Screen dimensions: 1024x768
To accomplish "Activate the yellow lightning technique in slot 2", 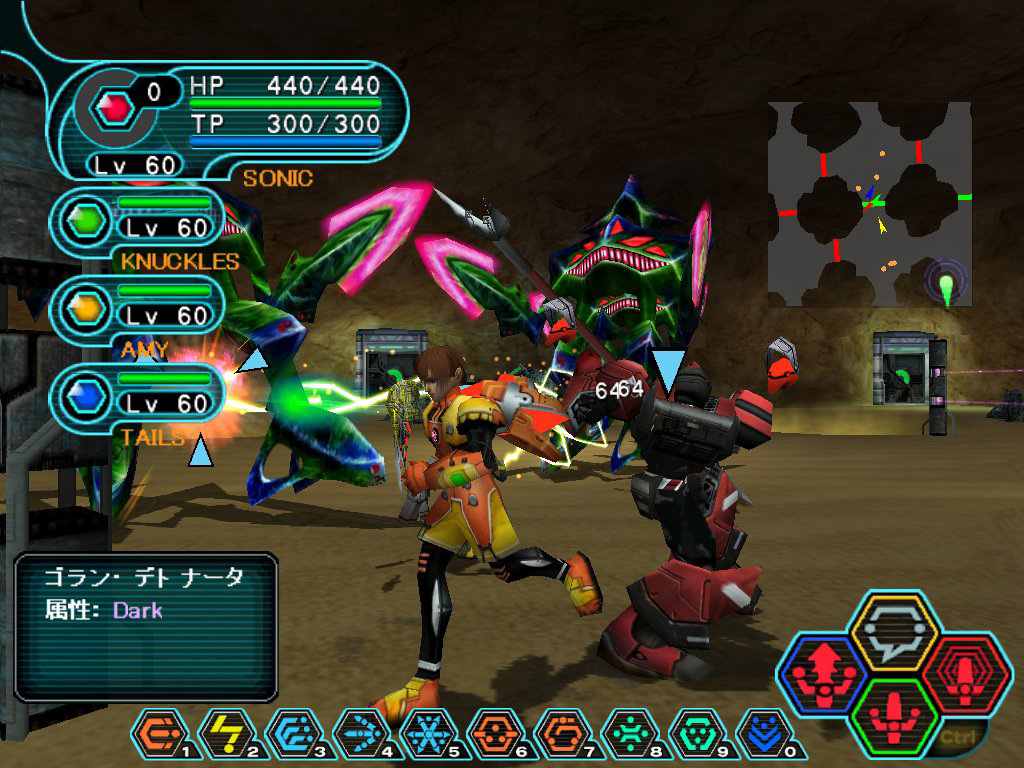I will 224,734.
